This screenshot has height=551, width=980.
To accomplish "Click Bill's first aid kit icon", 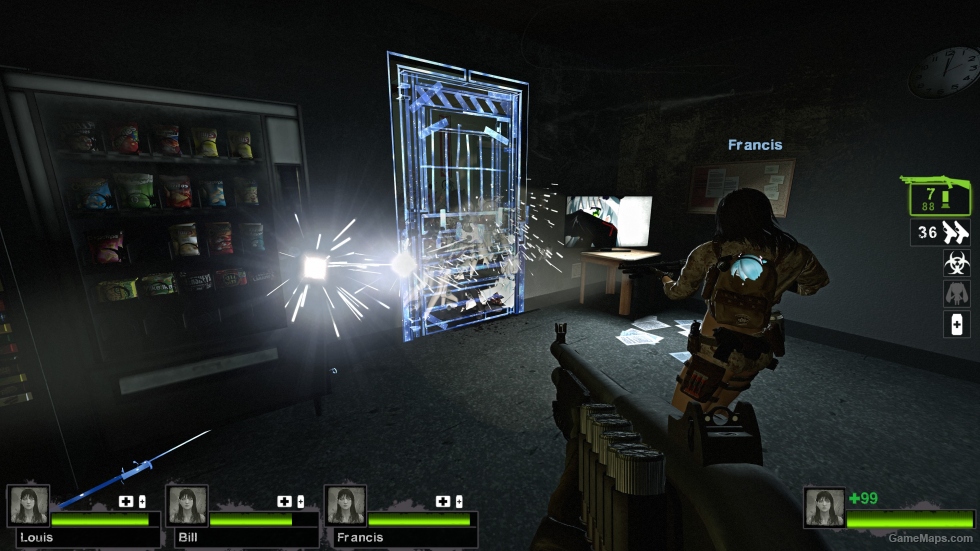I will pos(286,501).
